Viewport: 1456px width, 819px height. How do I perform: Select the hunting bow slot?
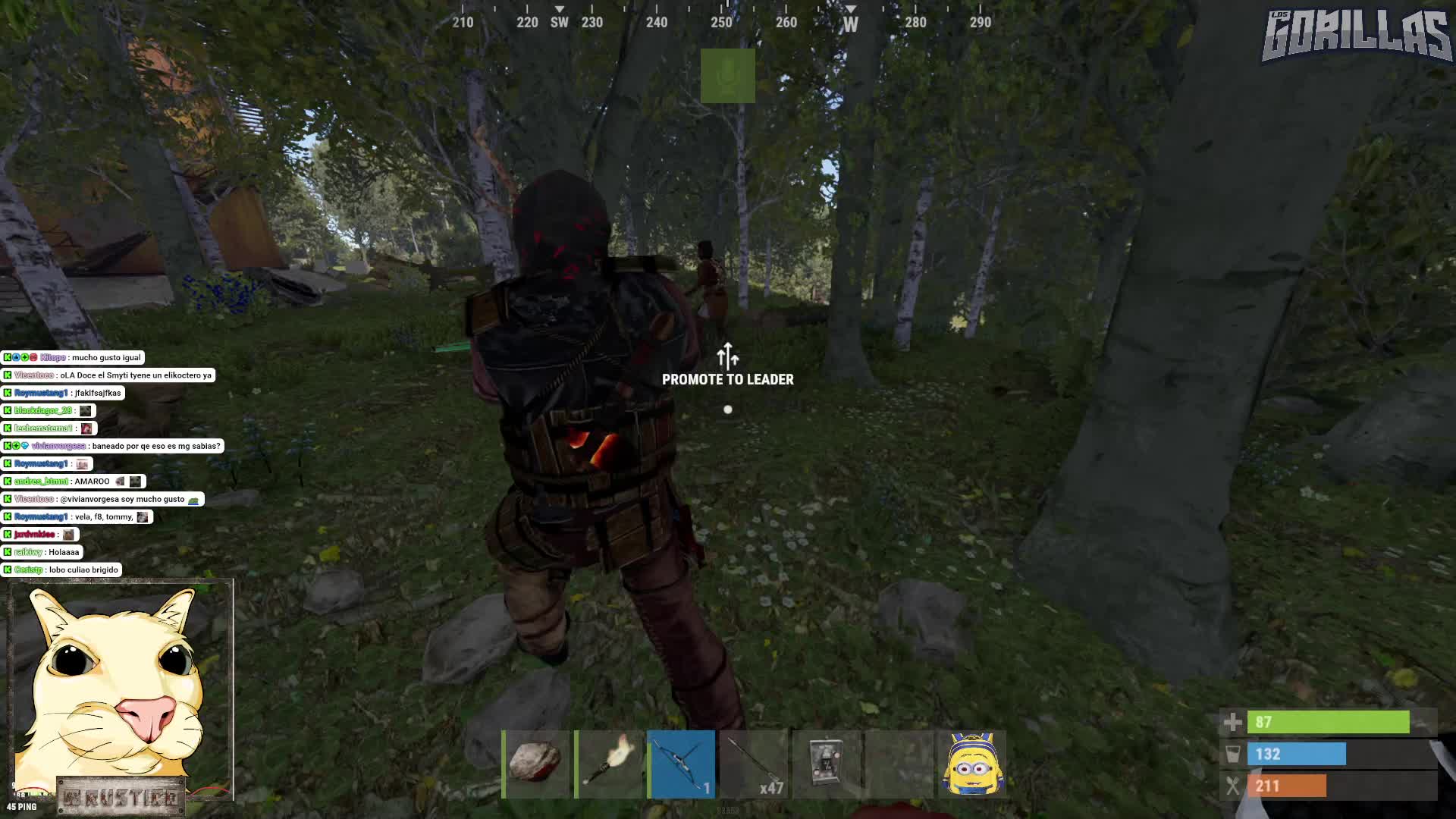coord(682,764)
